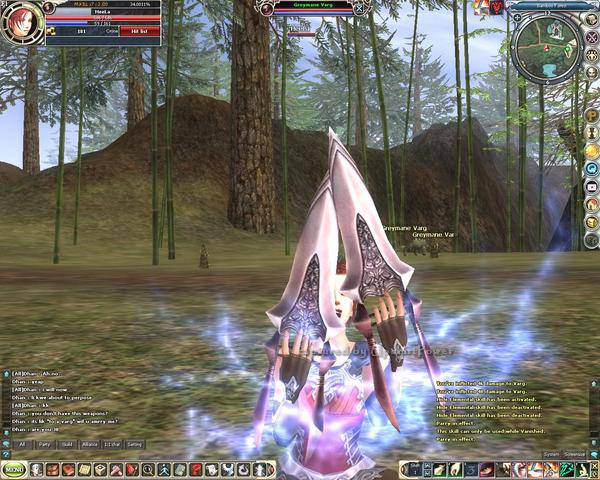Open the chat Setting tab
The width and height of the screenshot is (600, 480).
pos(134,444)
